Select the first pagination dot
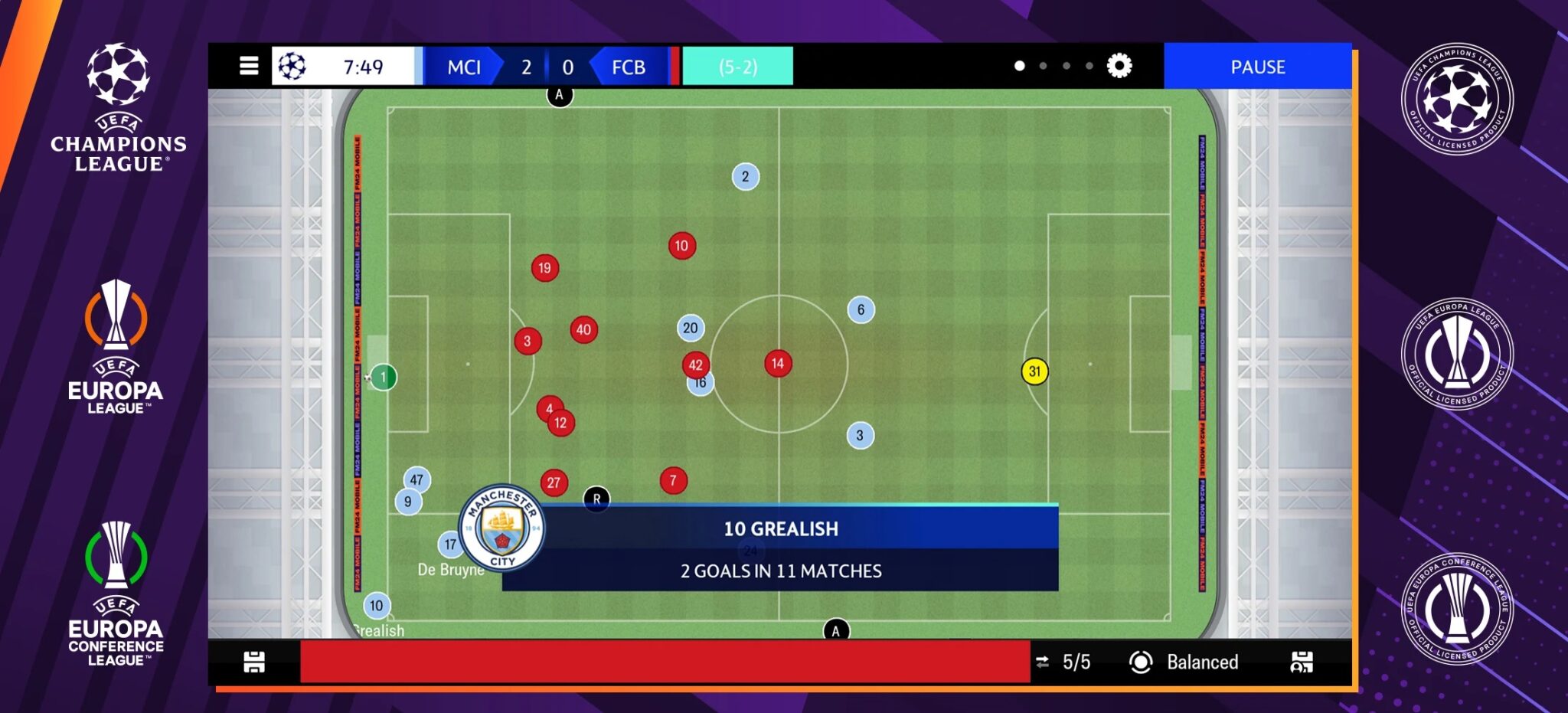This screenshot has width=1568, height=713. point(1018,67)
